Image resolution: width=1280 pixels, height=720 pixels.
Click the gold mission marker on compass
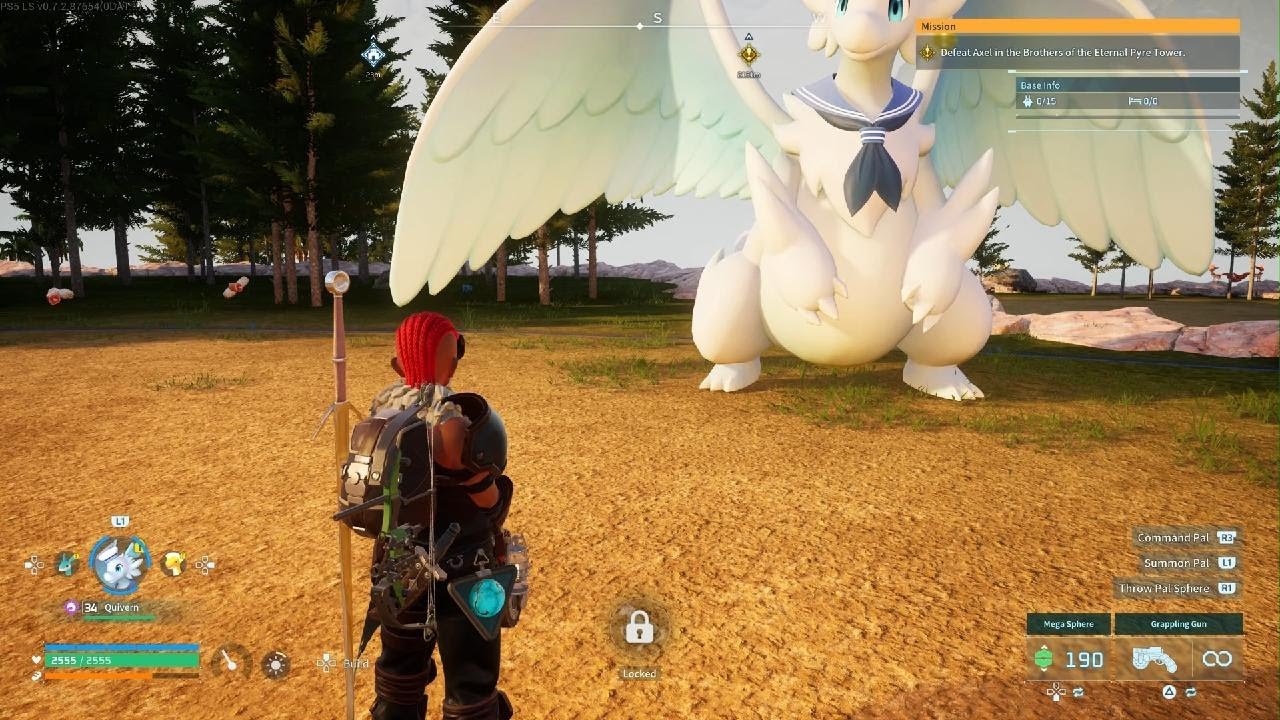748,54
